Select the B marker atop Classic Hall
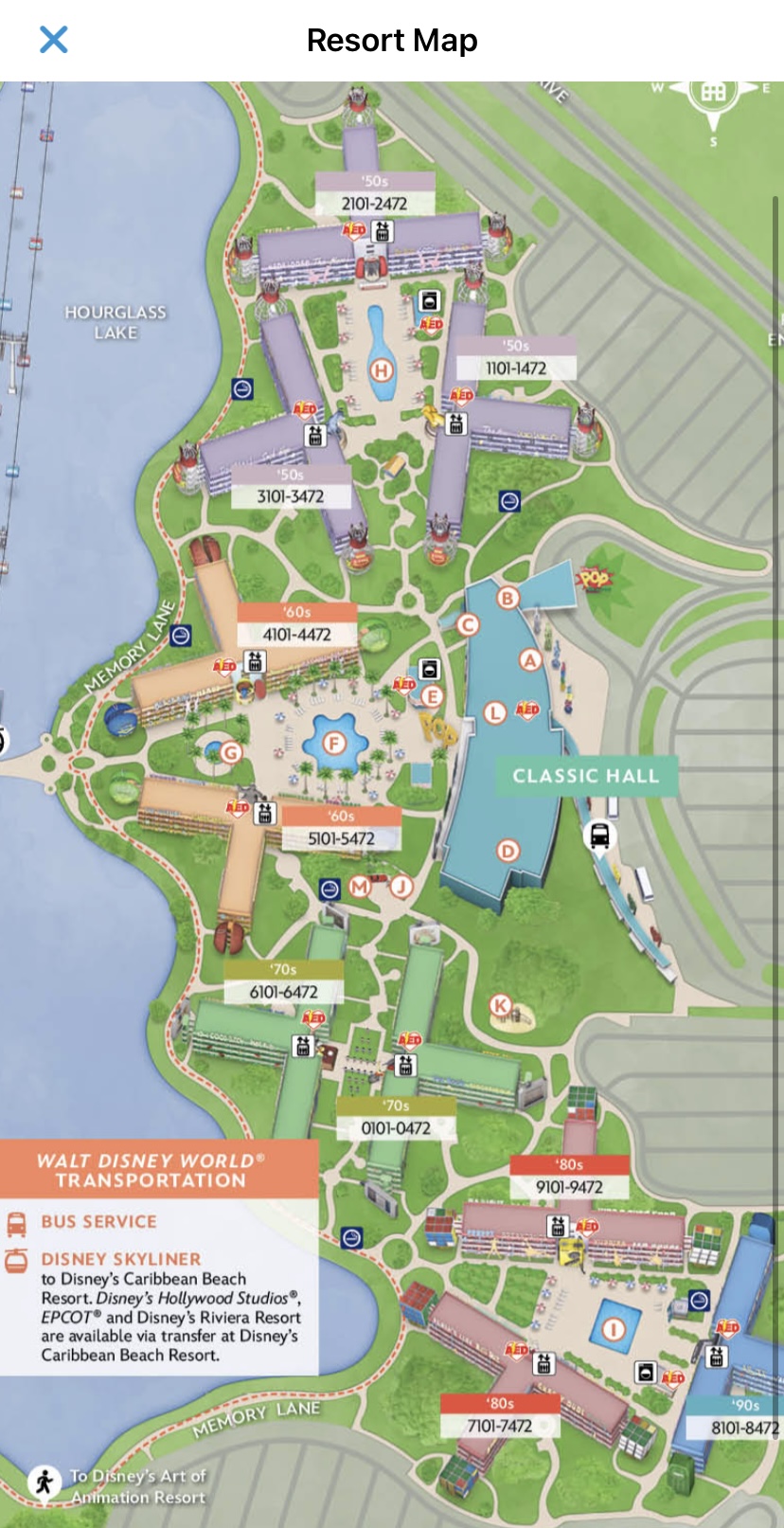The image size is (784, 1528). click(x=508, y=598)
